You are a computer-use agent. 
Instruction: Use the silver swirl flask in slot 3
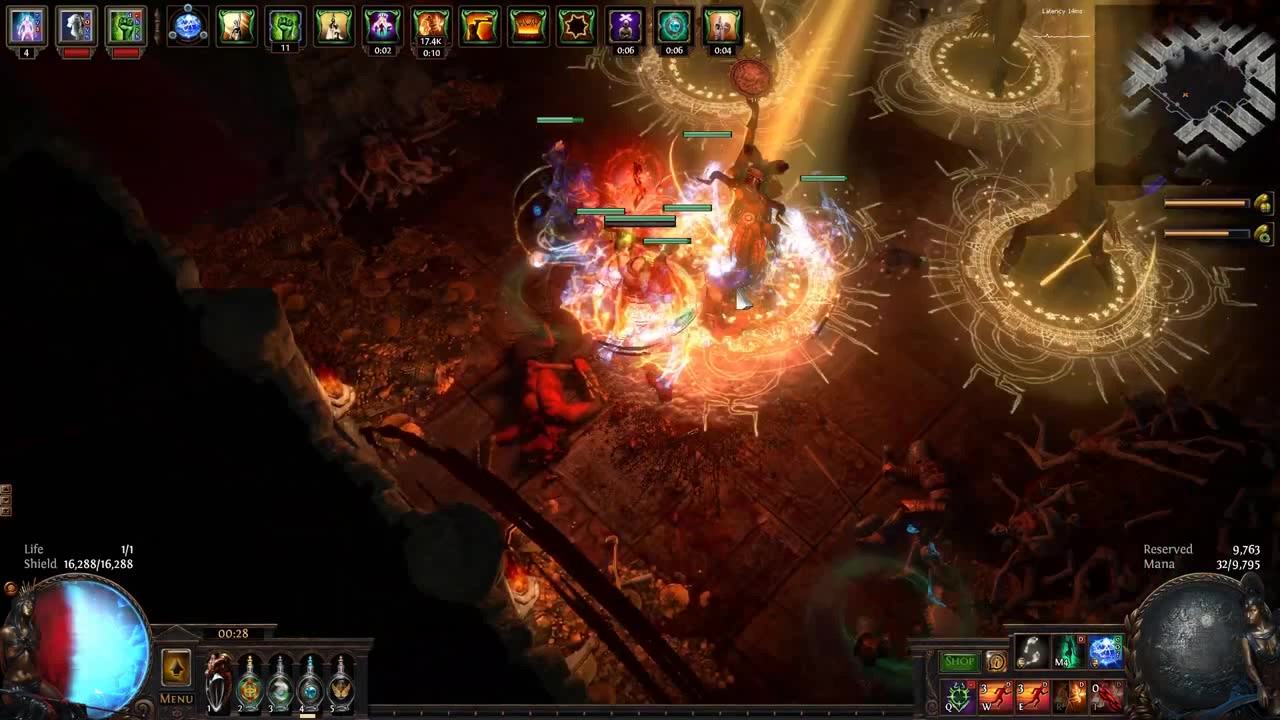click(x=280, y=682)
